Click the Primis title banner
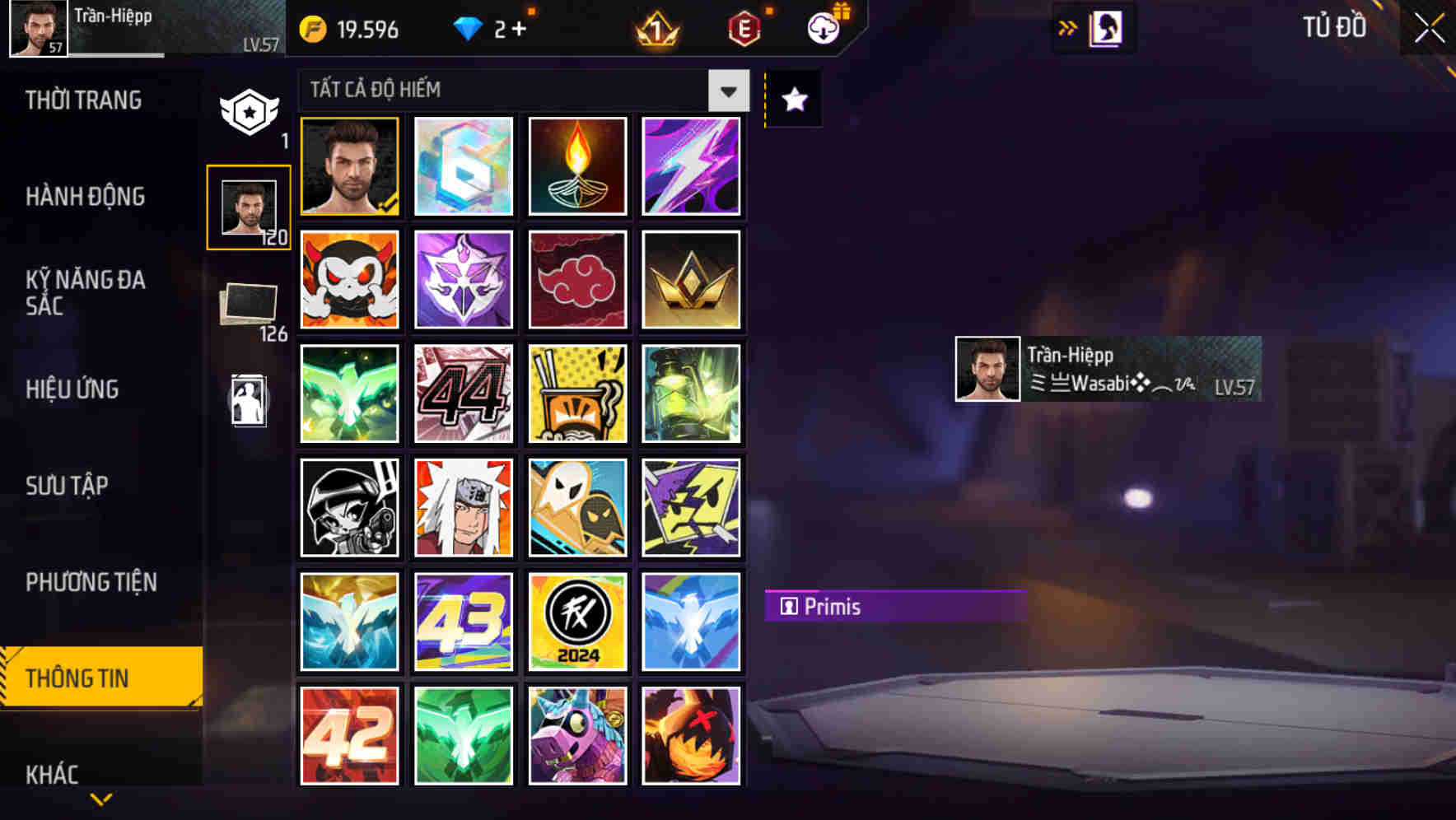The width and height of the screenshot is (1456, 820). [896, 607]
